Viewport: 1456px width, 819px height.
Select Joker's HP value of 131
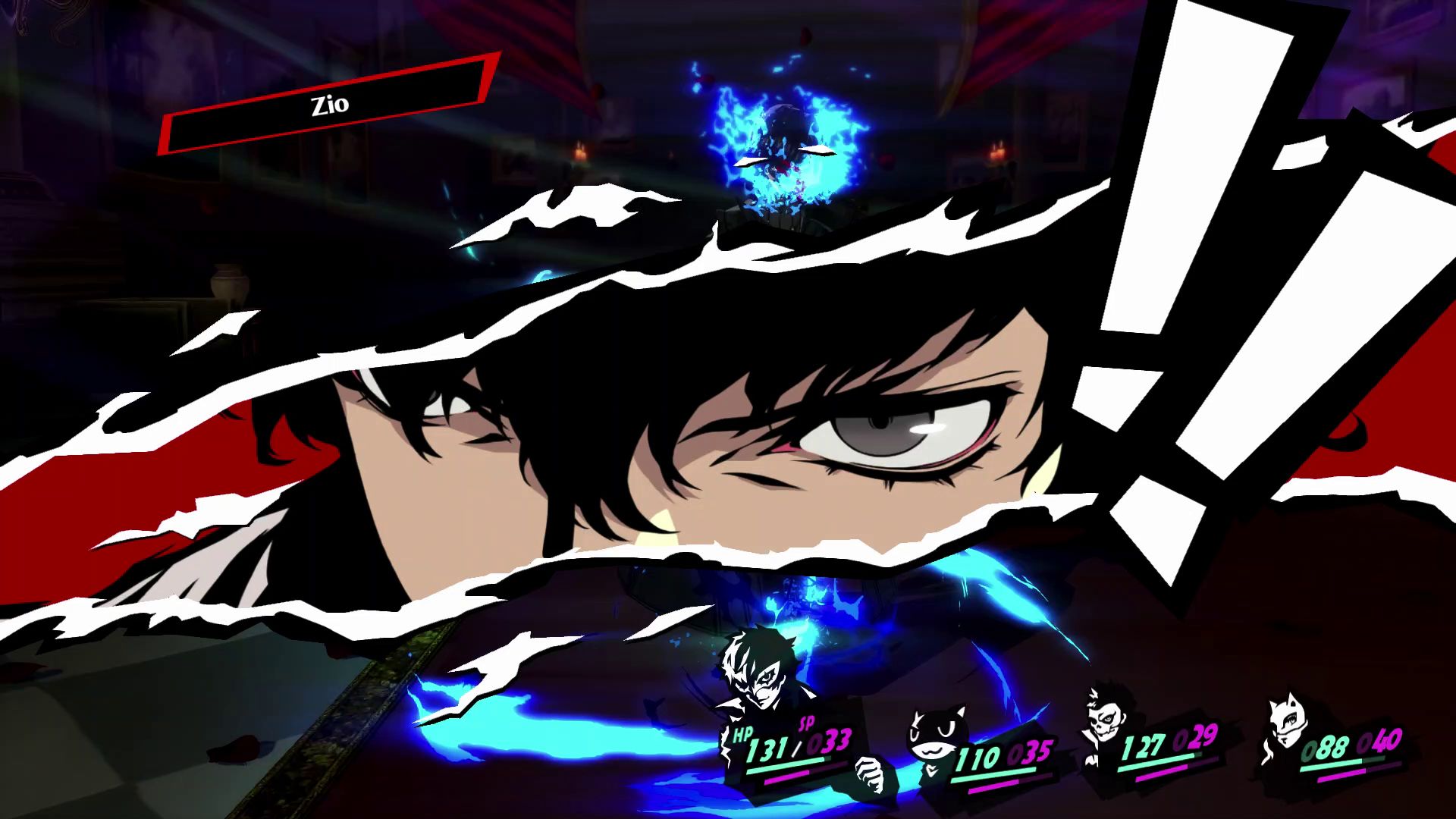pyautogui.click(x=769, y=748)
